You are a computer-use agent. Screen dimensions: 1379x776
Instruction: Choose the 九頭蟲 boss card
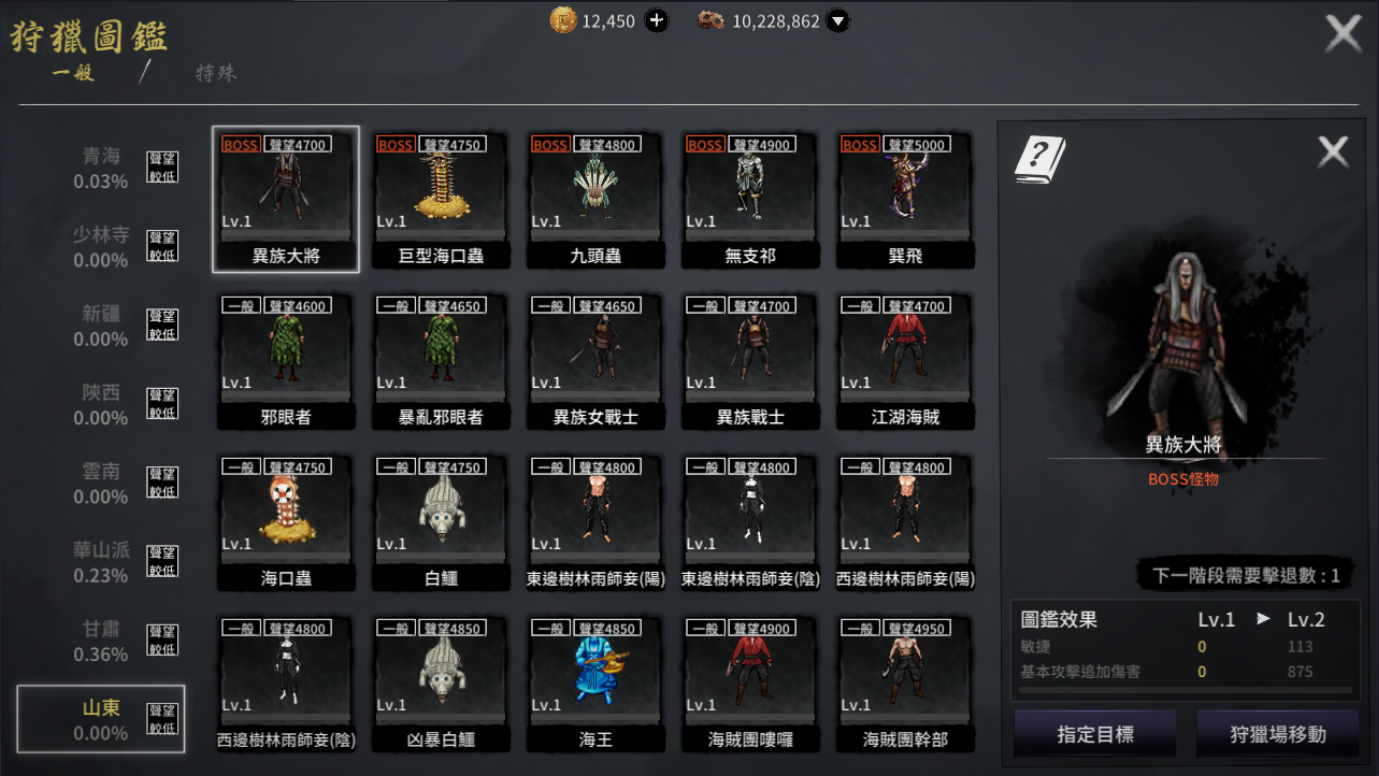tap(596, 199)
